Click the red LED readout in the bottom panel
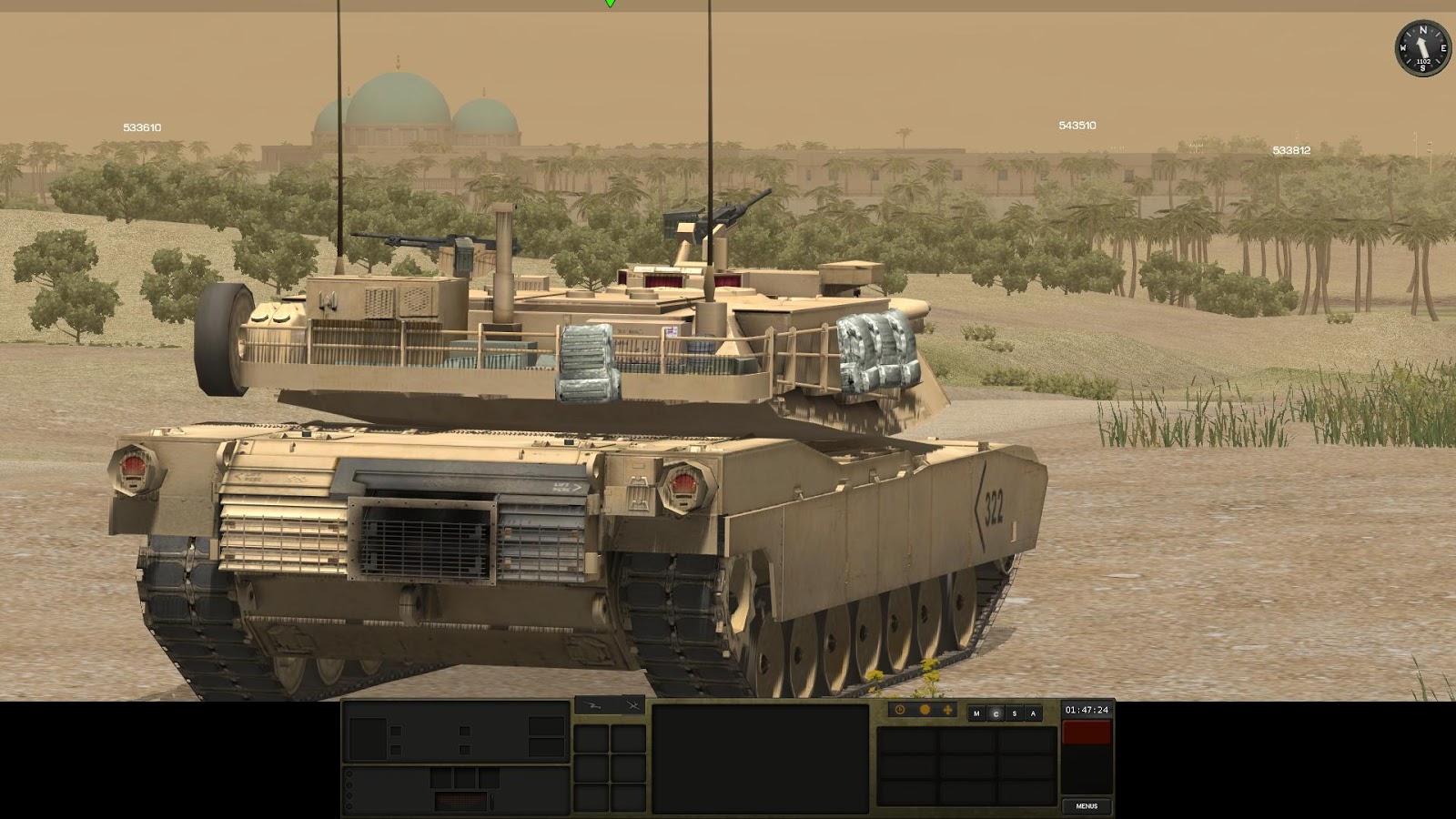1456x819 pixels. [x=460, y=801]
